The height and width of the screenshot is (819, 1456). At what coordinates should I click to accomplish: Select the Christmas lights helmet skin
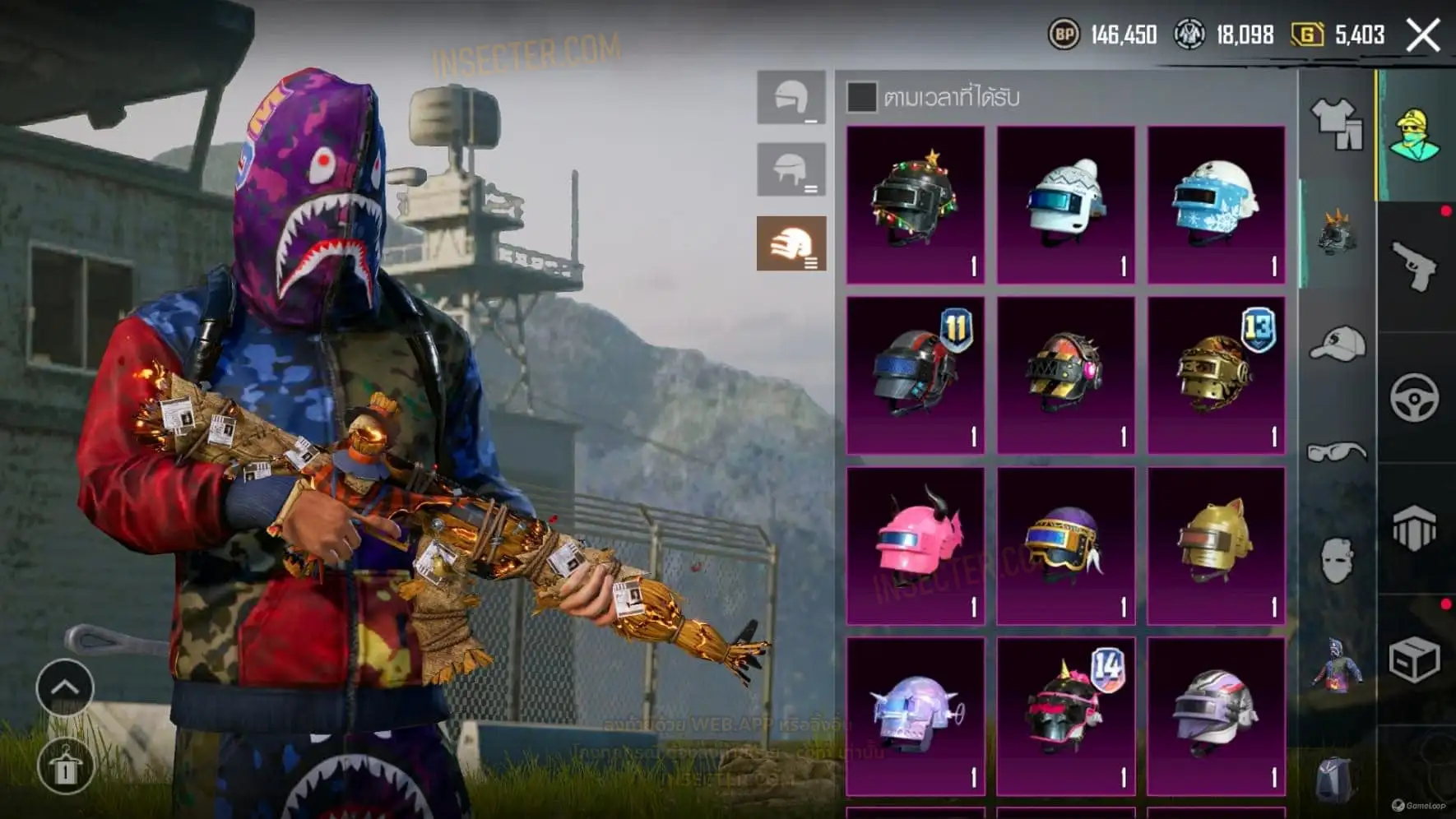915,204
